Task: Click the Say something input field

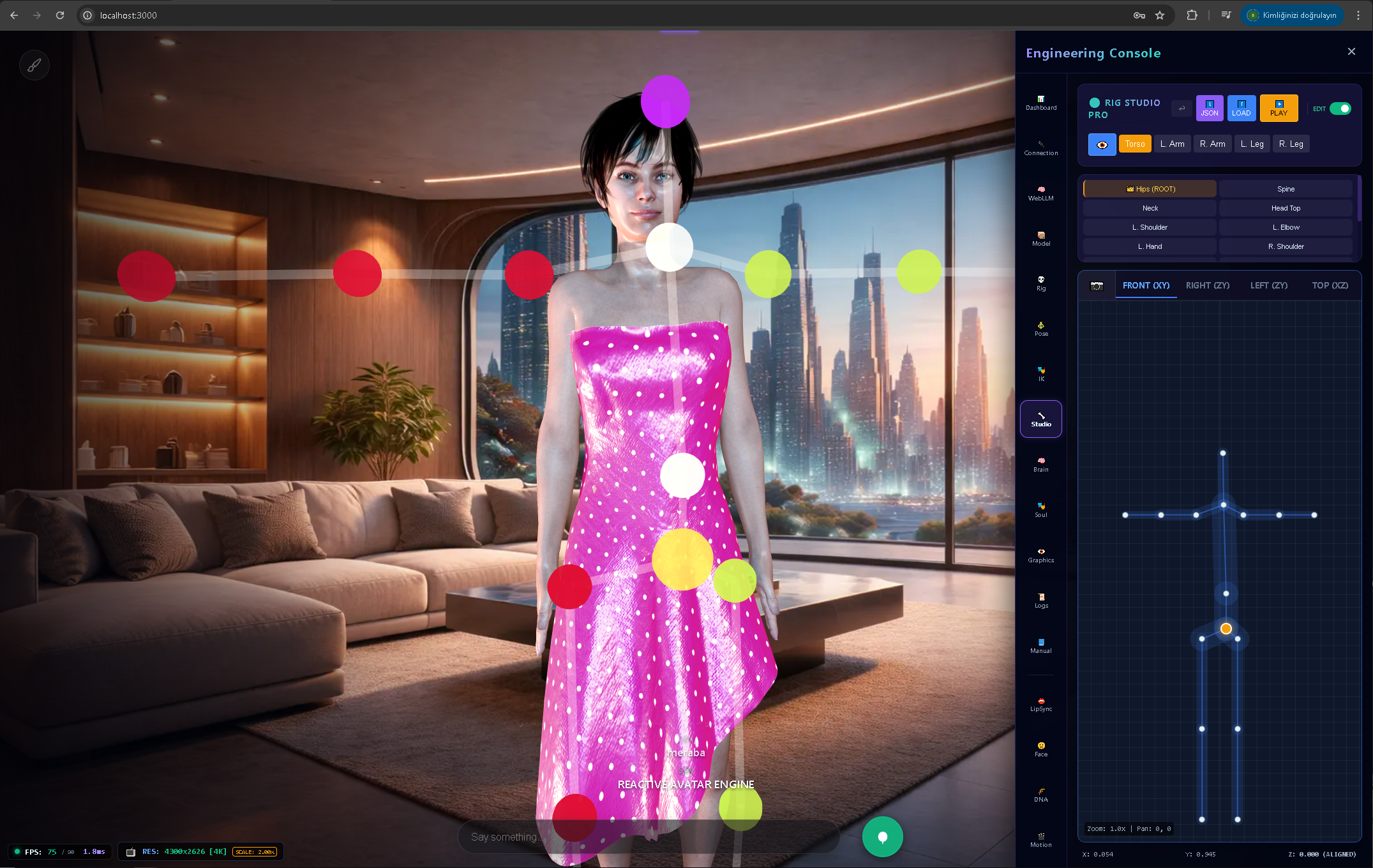Action: [x=649, y=837]
